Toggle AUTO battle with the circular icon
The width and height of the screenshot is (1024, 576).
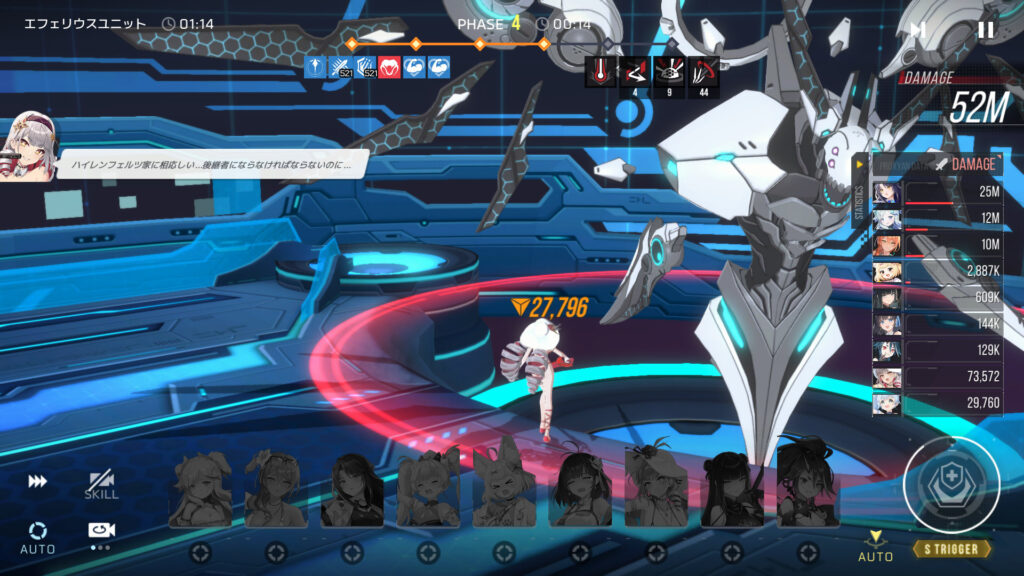[37, 535]
